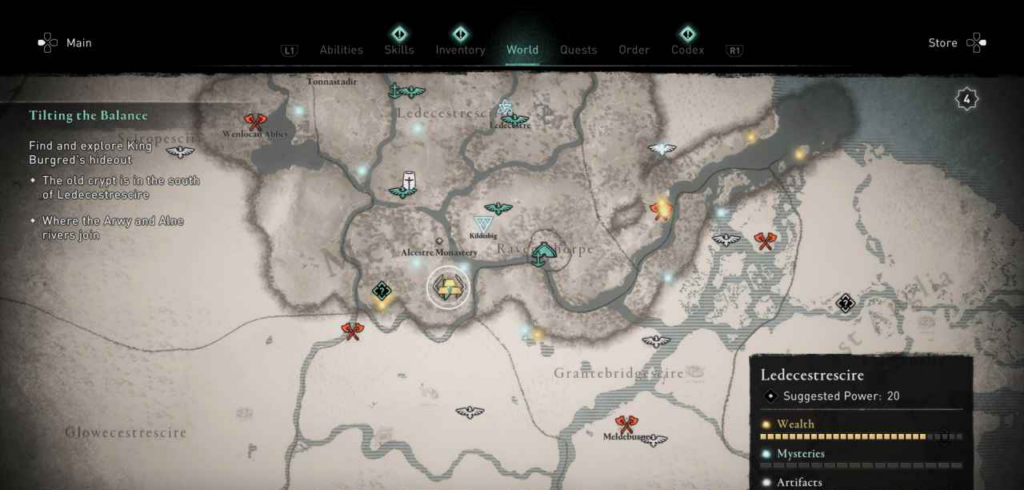Go to the Inventory tab

tap(460, 50)
